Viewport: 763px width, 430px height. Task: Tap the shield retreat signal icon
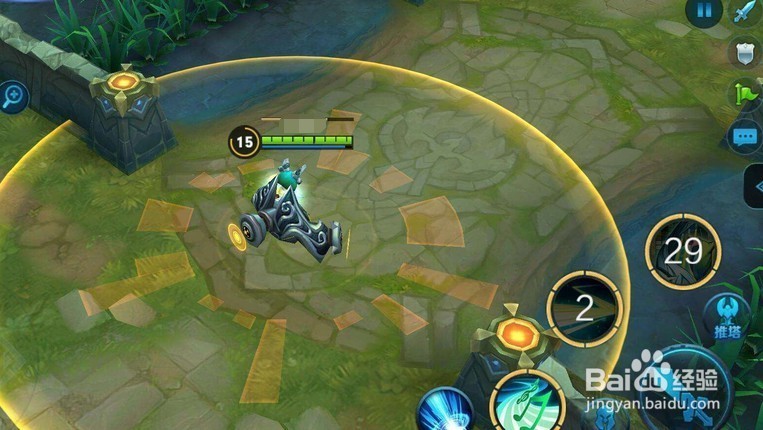(744, 53)
